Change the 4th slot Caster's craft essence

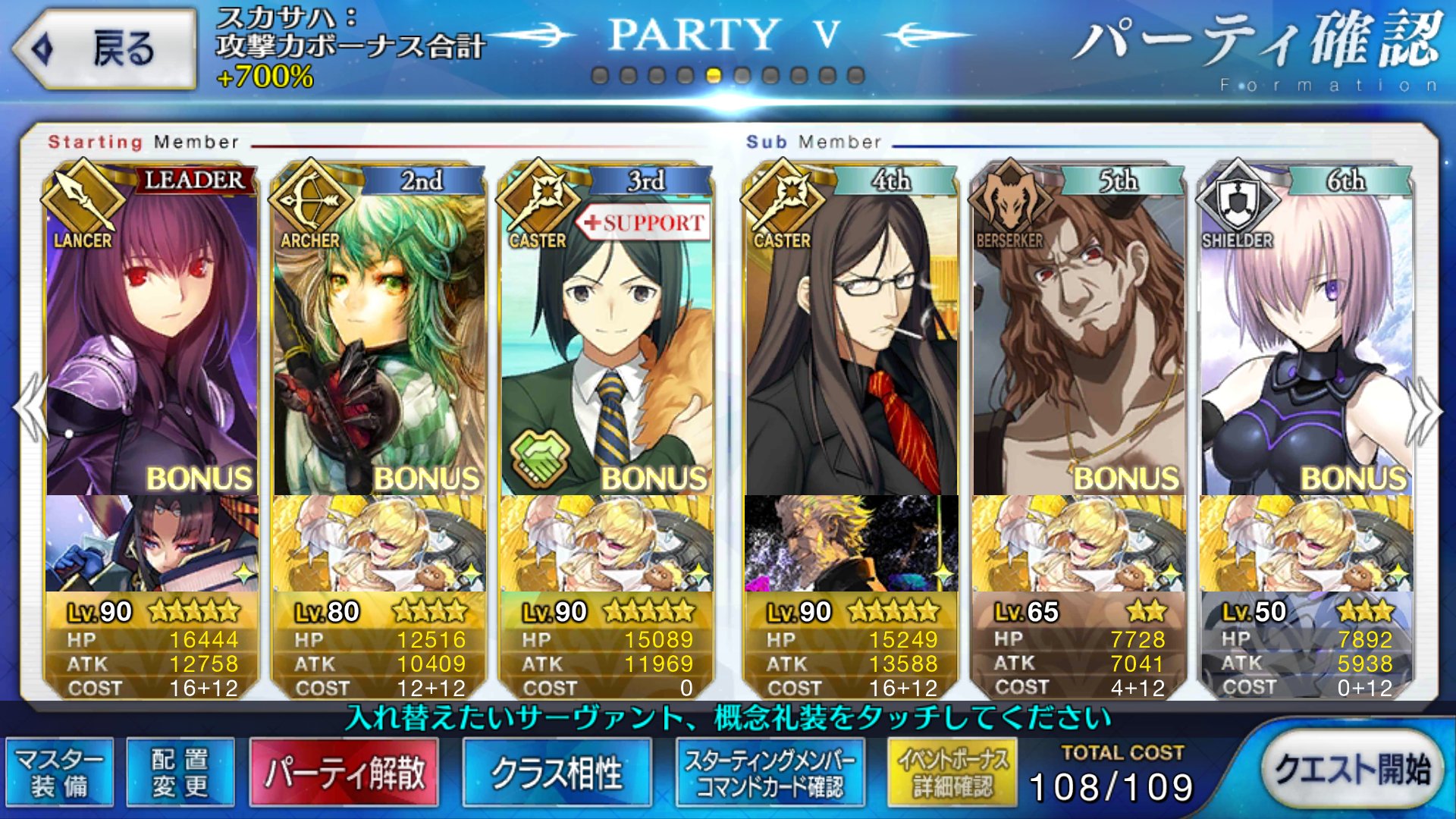click(x=851, y=543)
